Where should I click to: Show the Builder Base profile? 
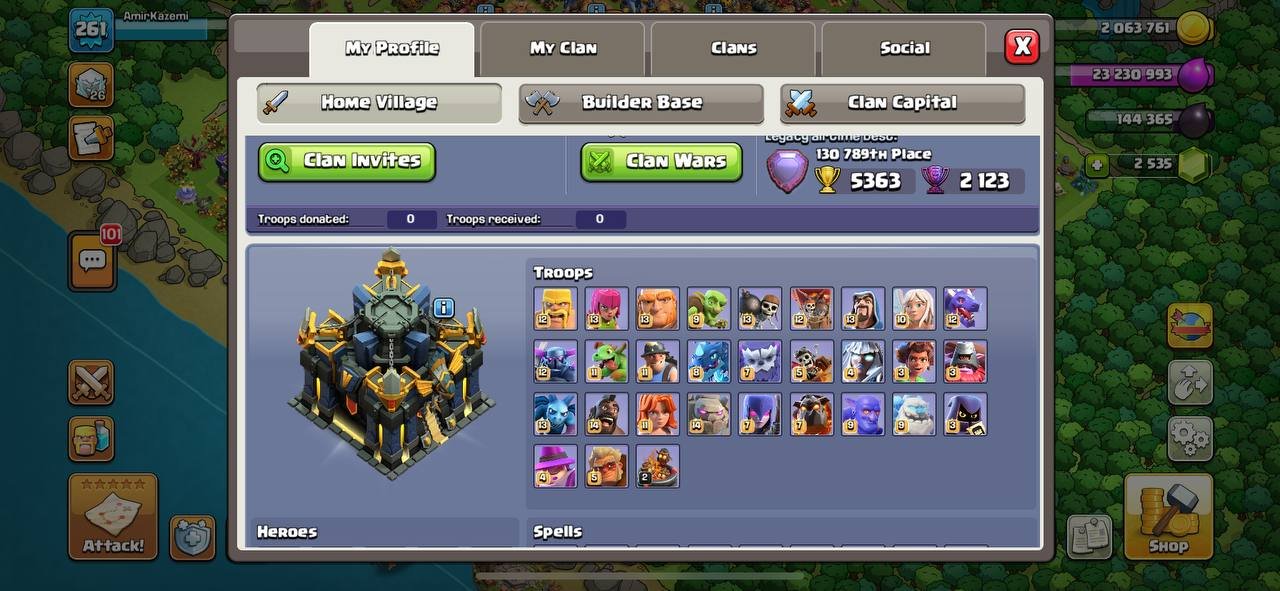coord(641,102)
